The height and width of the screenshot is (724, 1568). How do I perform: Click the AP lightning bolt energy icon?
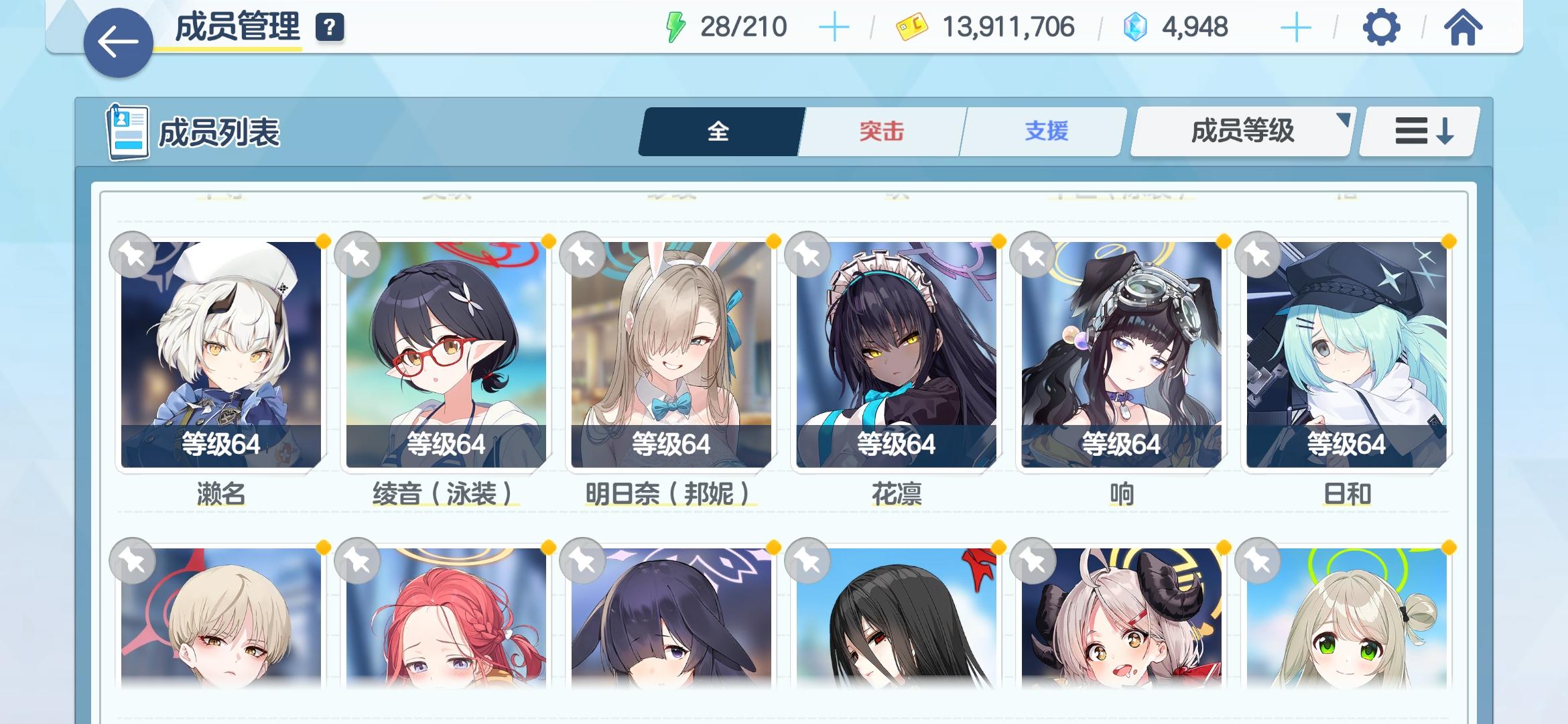click(677, 27)
